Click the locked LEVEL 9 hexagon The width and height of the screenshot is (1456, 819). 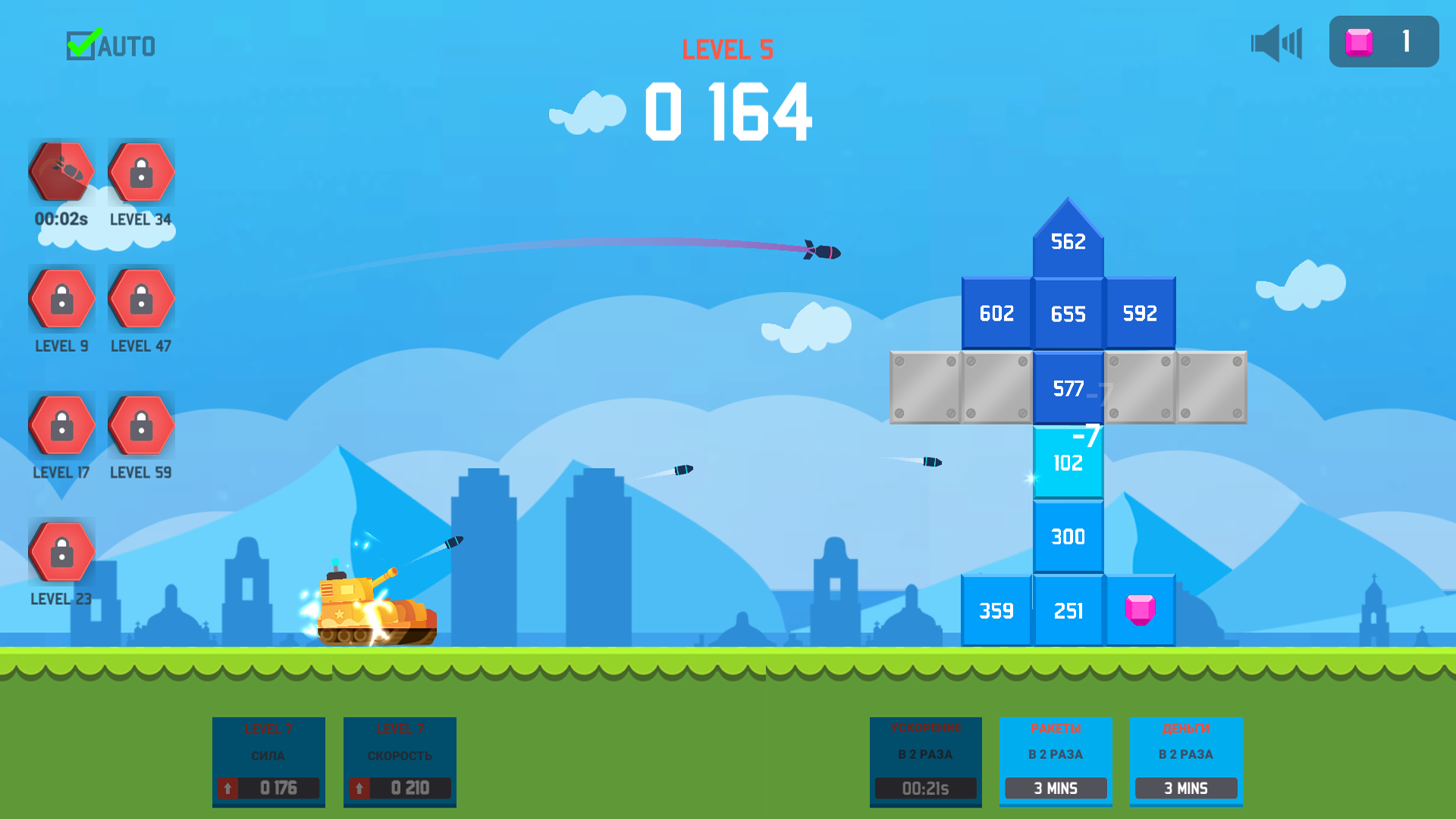coord(61,298)
